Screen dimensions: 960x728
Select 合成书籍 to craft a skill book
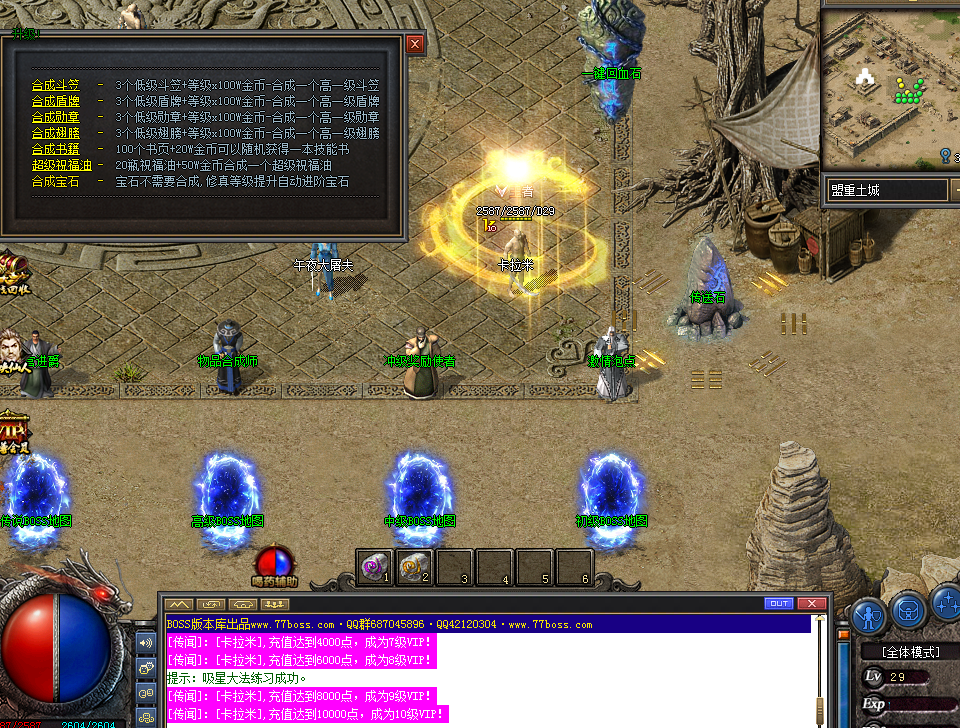[x=56, y=150]
